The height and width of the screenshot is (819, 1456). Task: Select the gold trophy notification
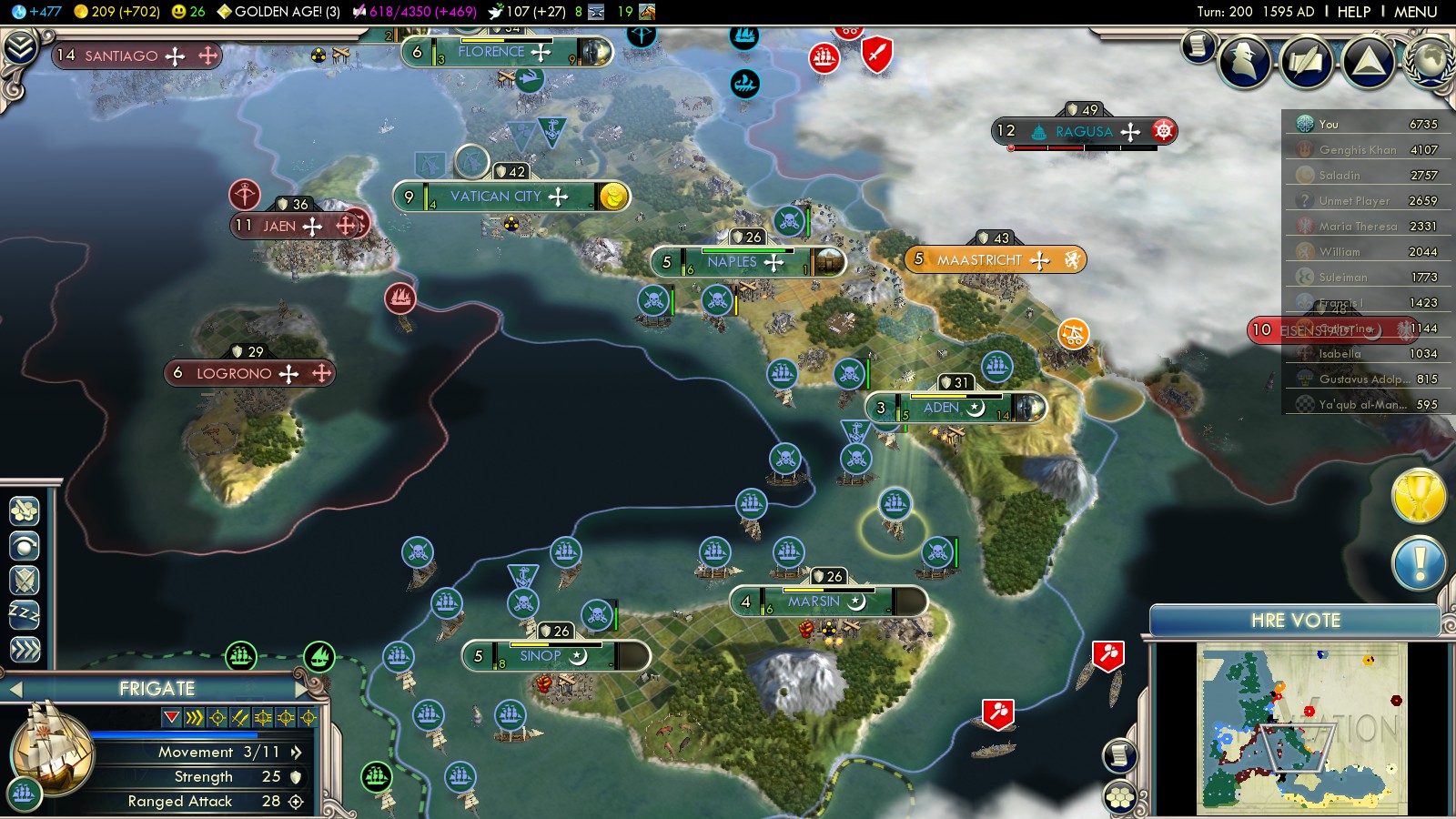click(1419, 496)
